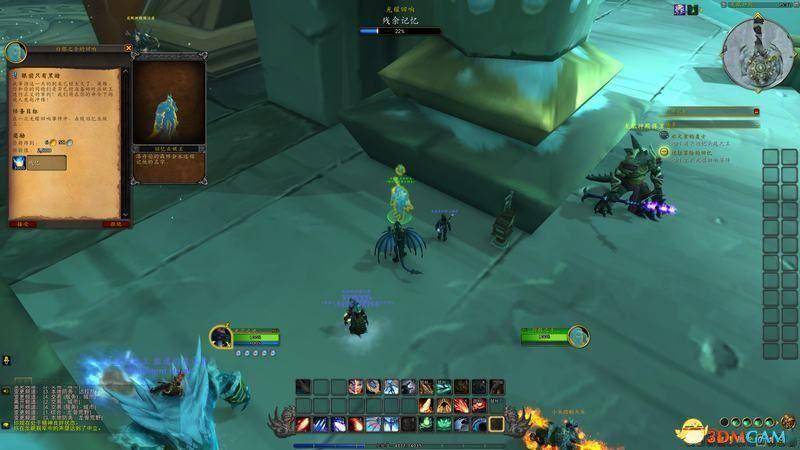Close the quest dialog window

pos(128,47)
